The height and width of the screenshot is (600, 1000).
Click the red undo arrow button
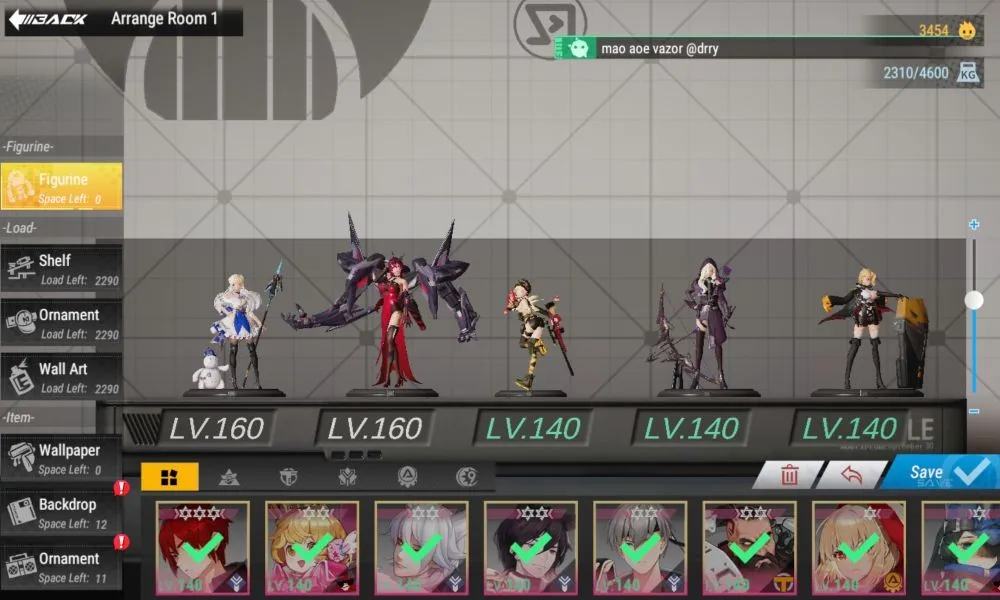pos(851,475)
